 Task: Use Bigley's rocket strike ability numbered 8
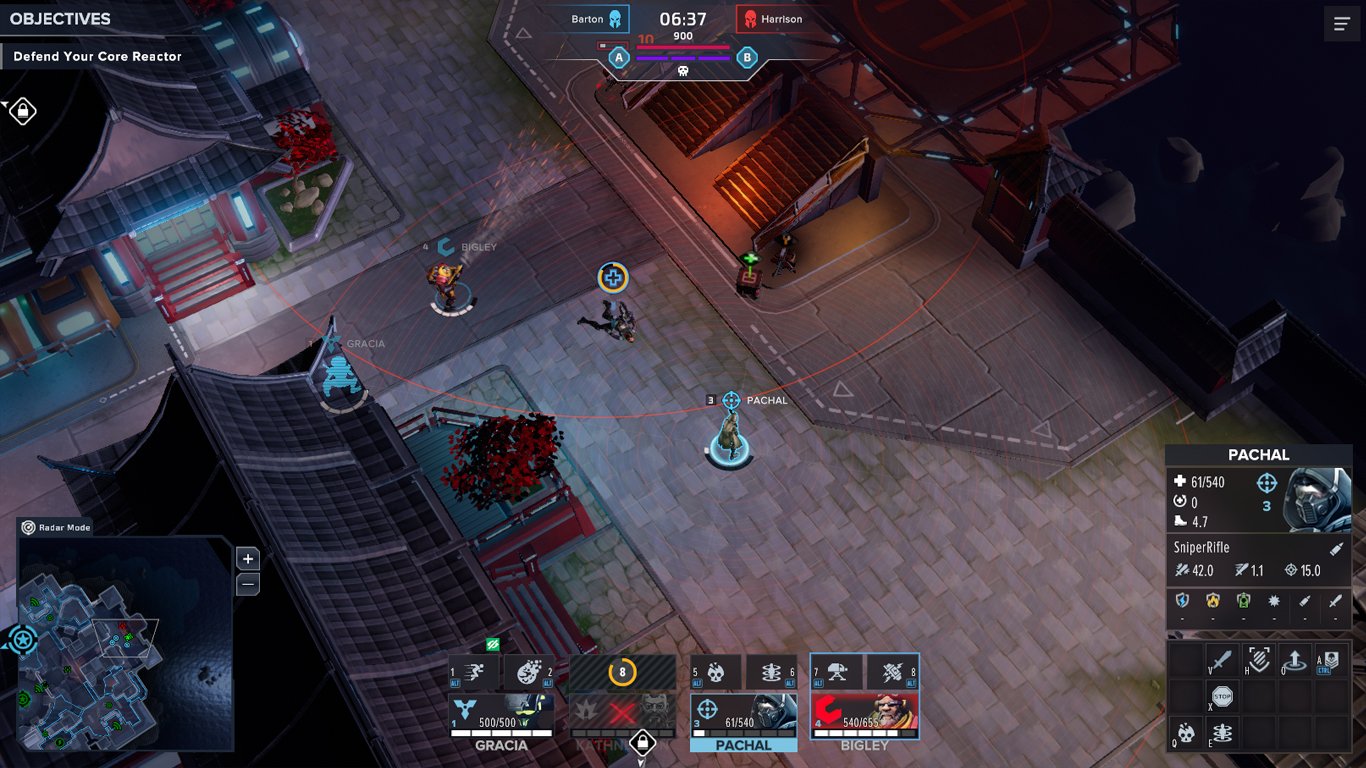coord(891,673)
